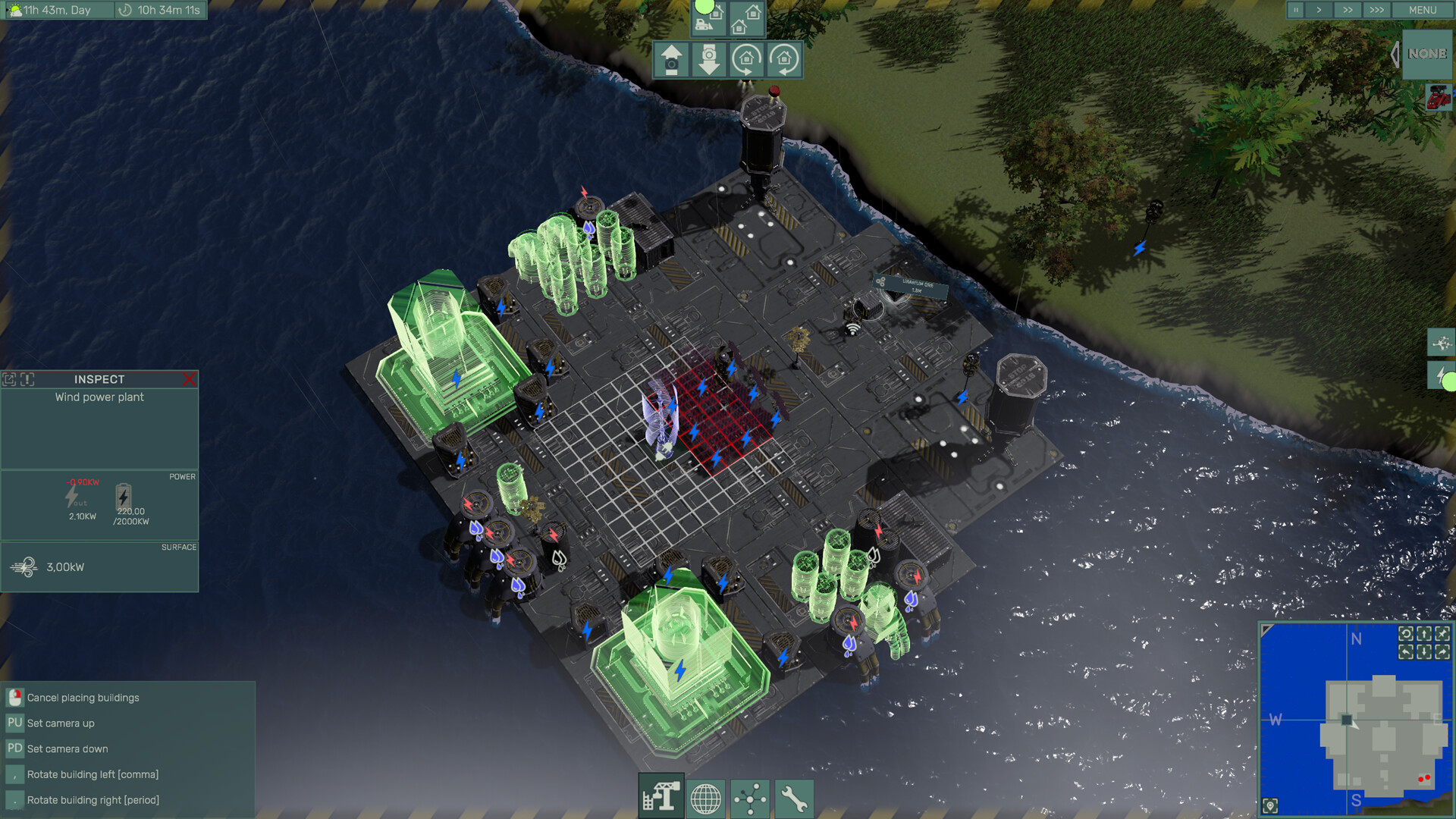Click the minimap location pin button
This screenshot has height=819, width=1456.
tap(1271, 805)
